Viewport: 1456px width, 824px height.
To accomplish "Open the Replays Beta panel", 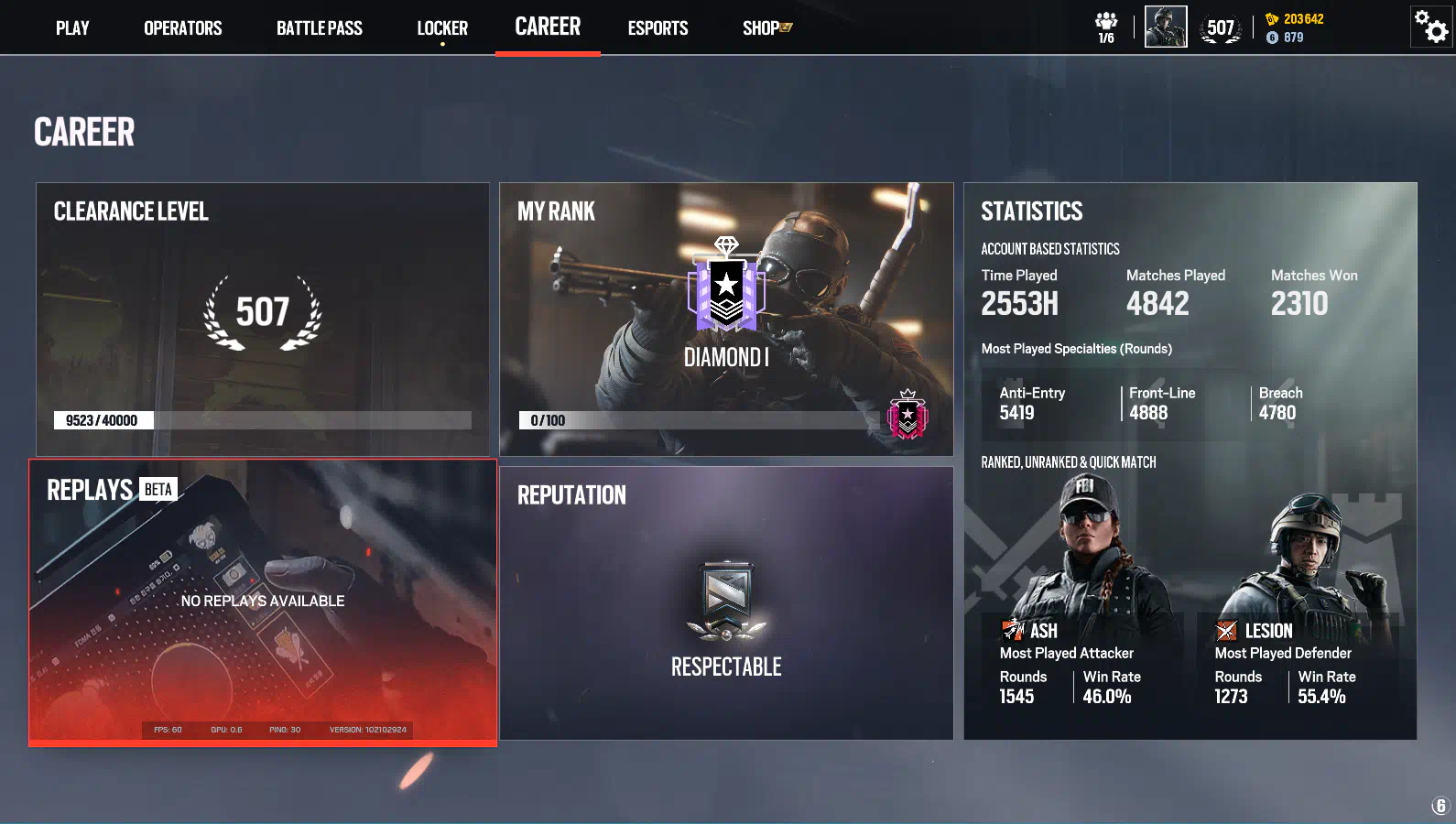I will [263, 602].
